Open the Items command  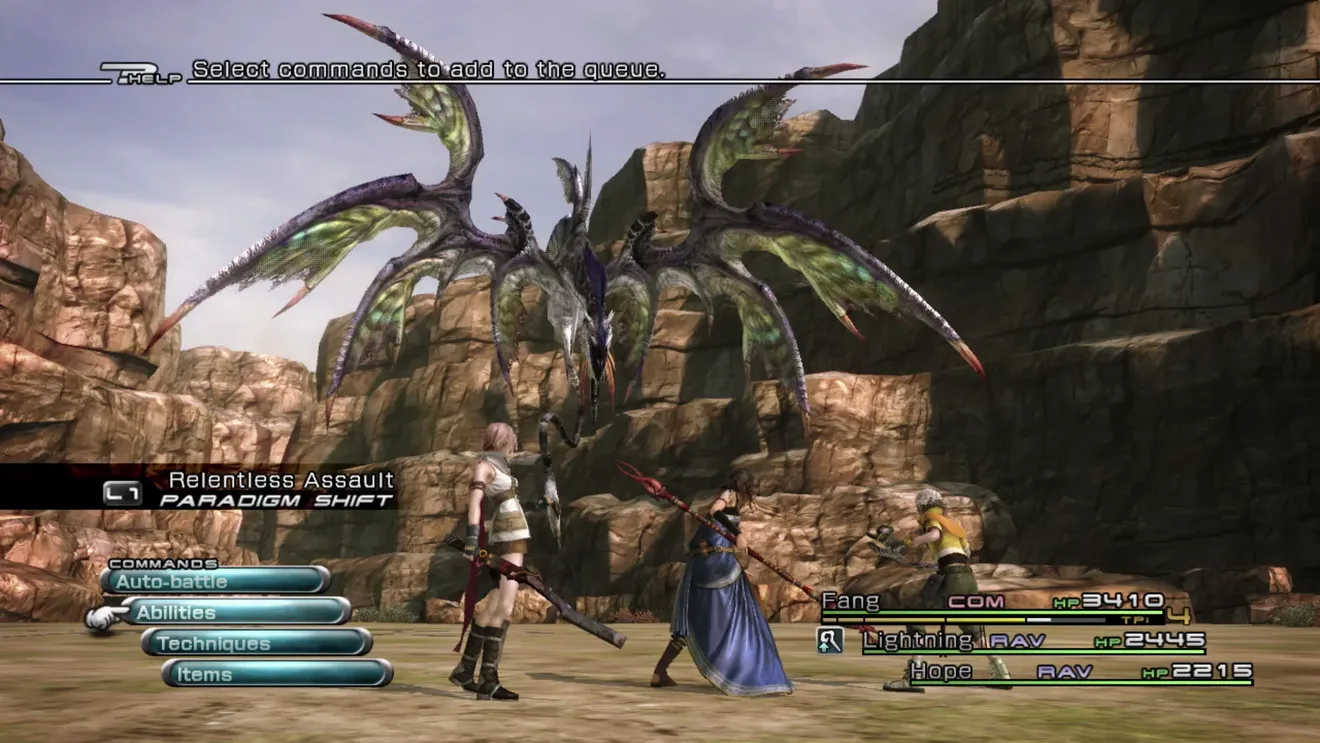tap(277, 674)
